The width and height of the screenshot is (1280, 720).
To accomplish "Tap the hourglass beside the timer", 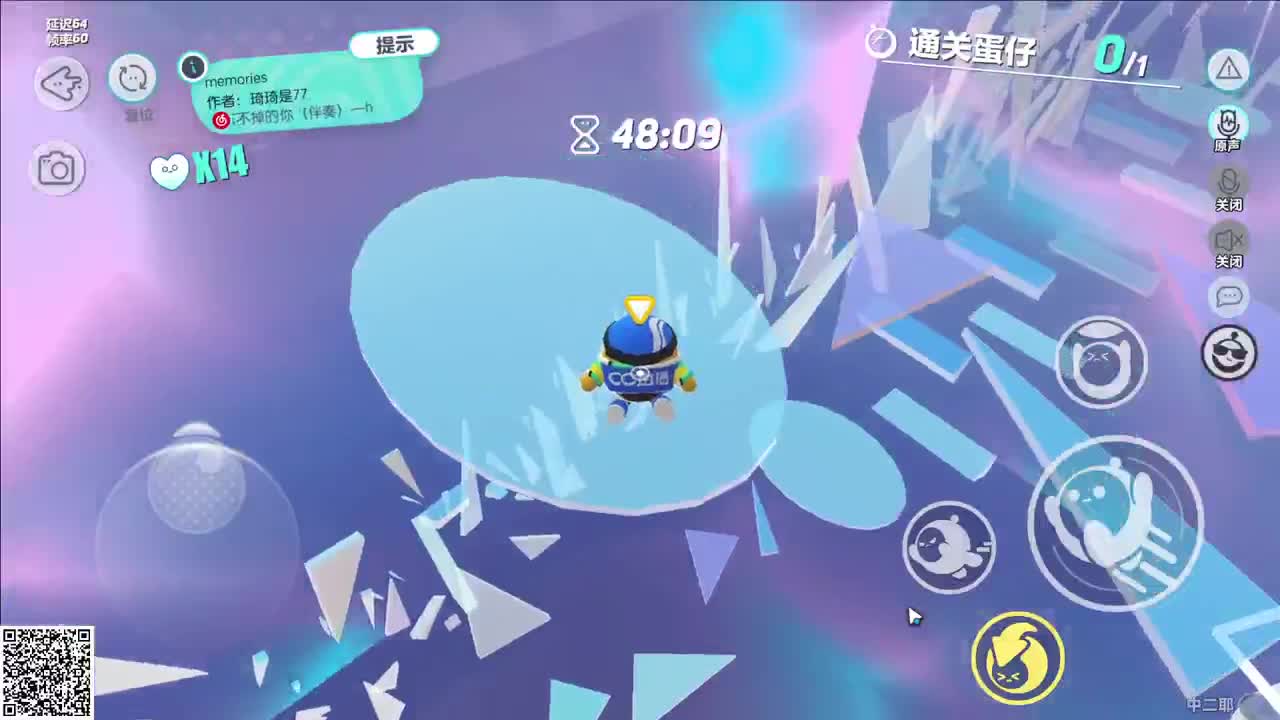I will pyautogui.click(x=583, y=134).
